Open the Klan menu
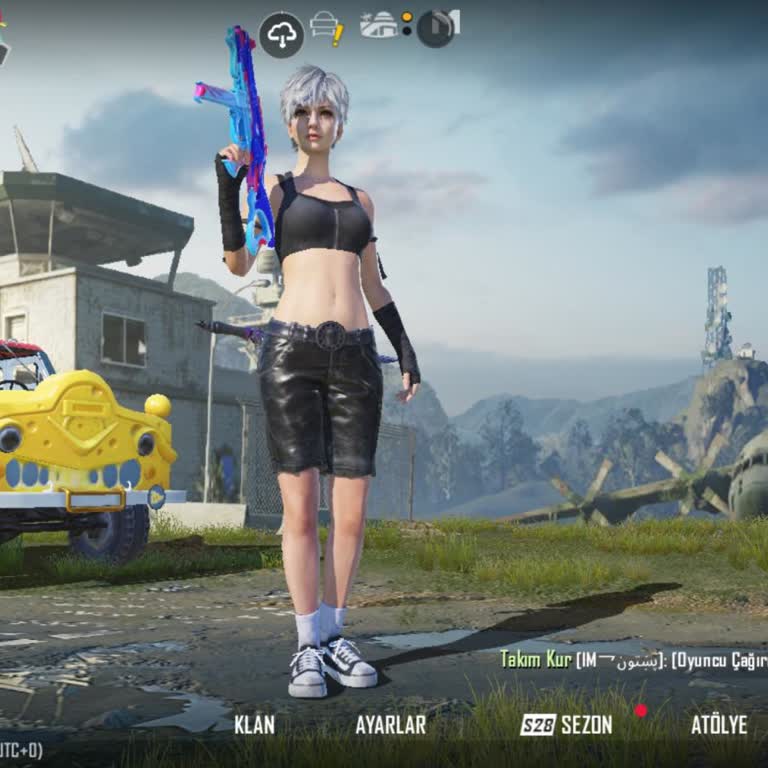 tap(254, 725)
